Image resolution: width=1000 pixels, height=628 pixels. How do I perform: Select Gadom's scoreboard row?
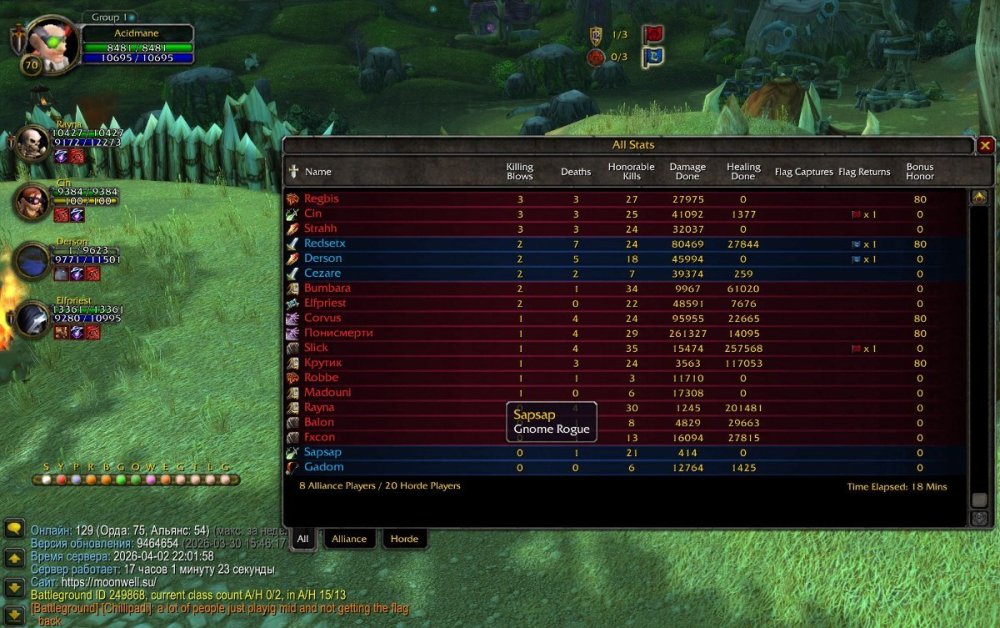pyautogui.click(x=323, y=467)
